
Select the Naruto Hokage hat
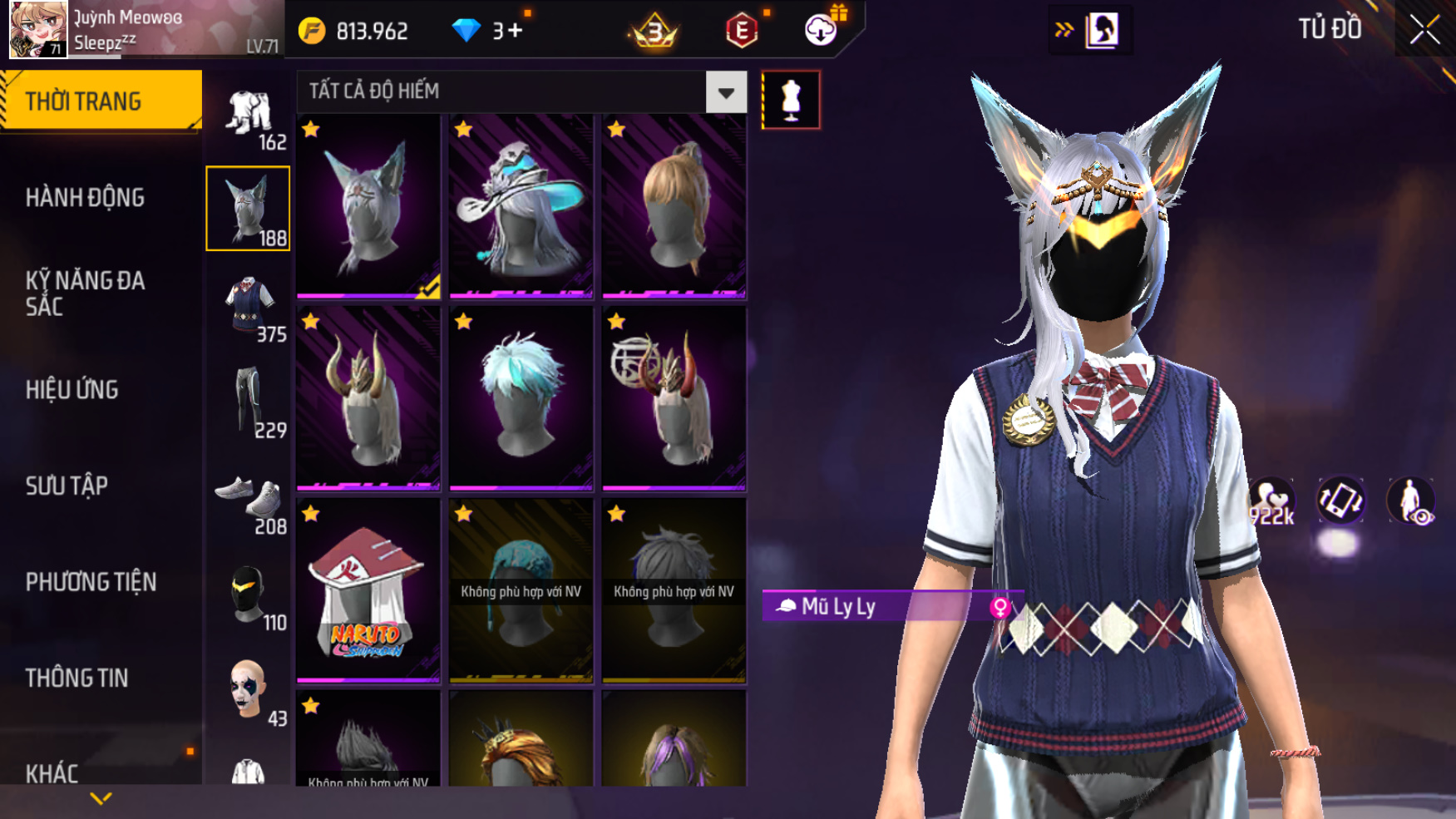tap(368, 590)
